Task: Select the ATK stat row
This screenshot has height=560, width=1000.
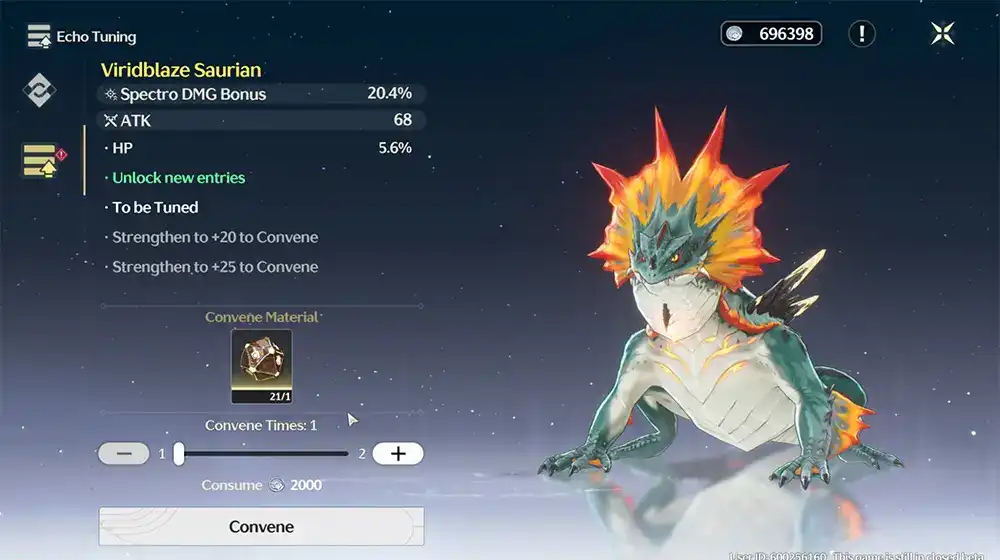Action: [x=262, y=120]
